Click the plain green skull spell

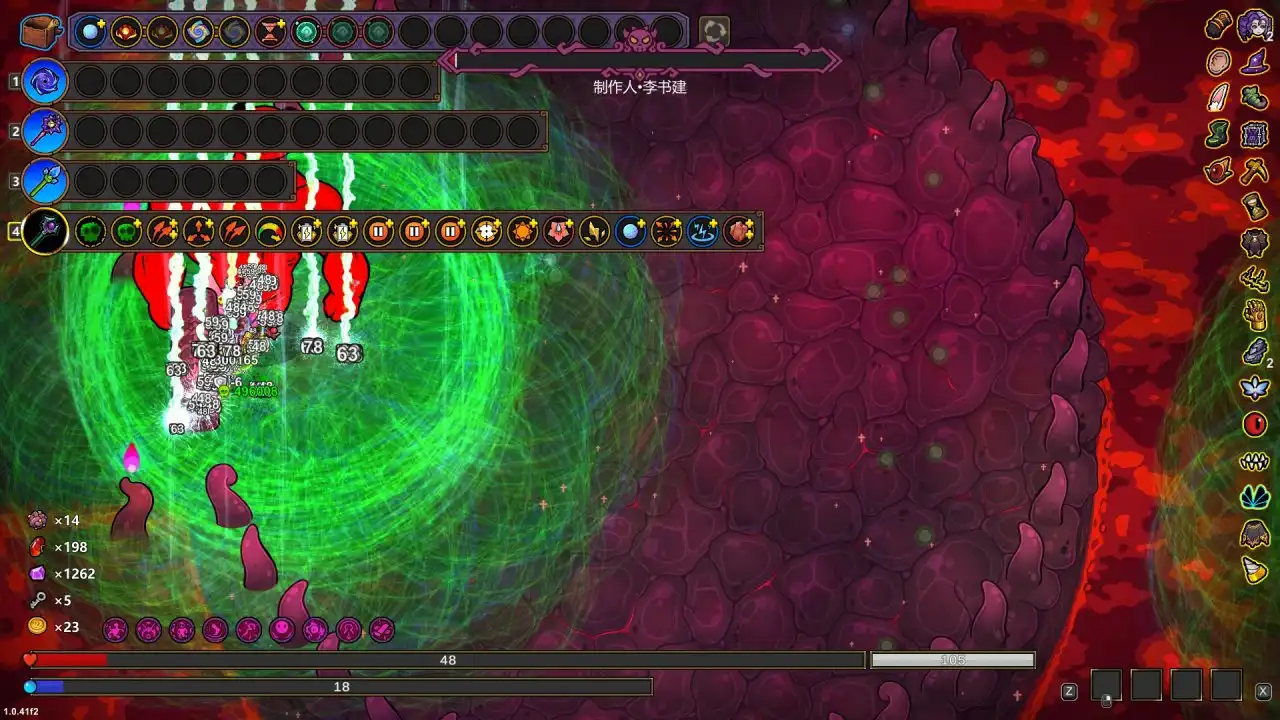[90, 232]
